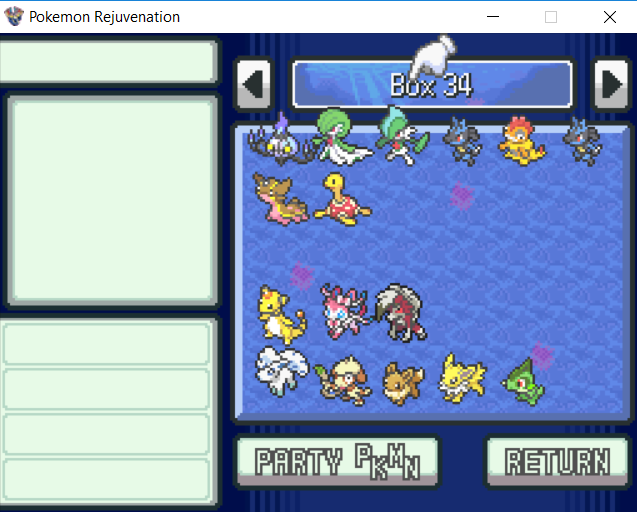Go to the previous box with left arrow
Viewport: 637px width, 512px height.
(254, 84)
